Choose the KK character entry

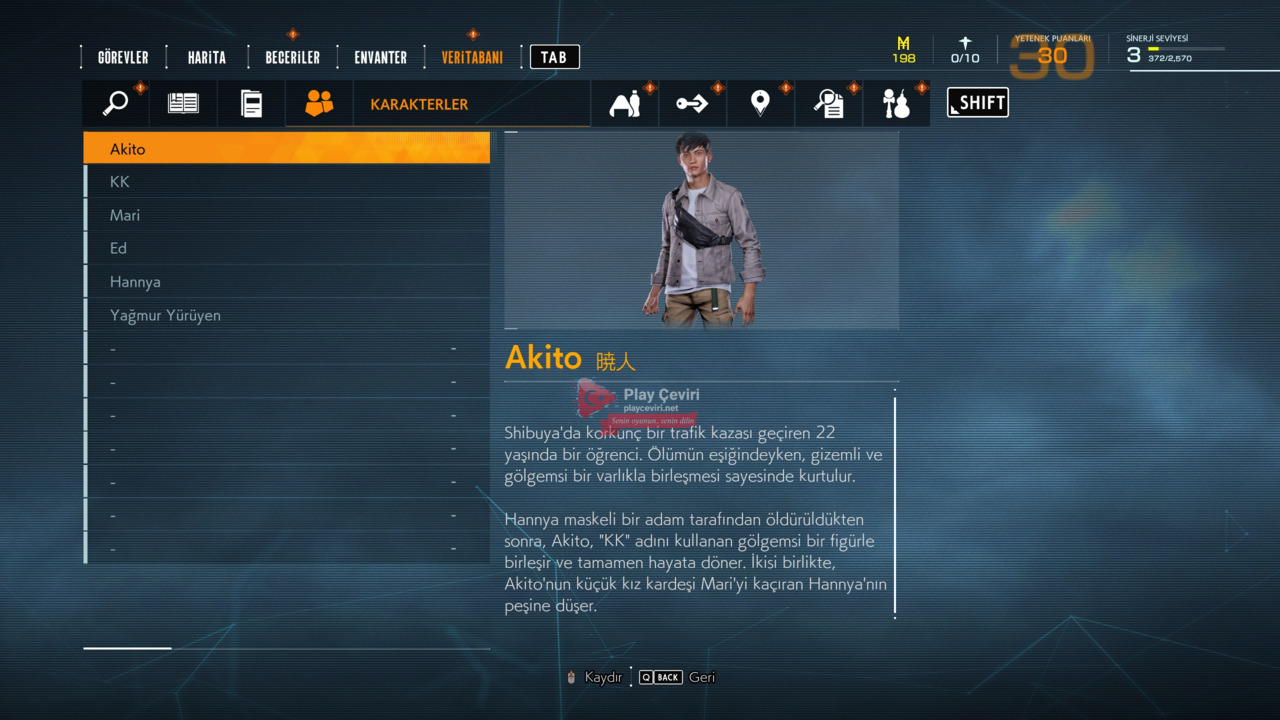[287, 182]
